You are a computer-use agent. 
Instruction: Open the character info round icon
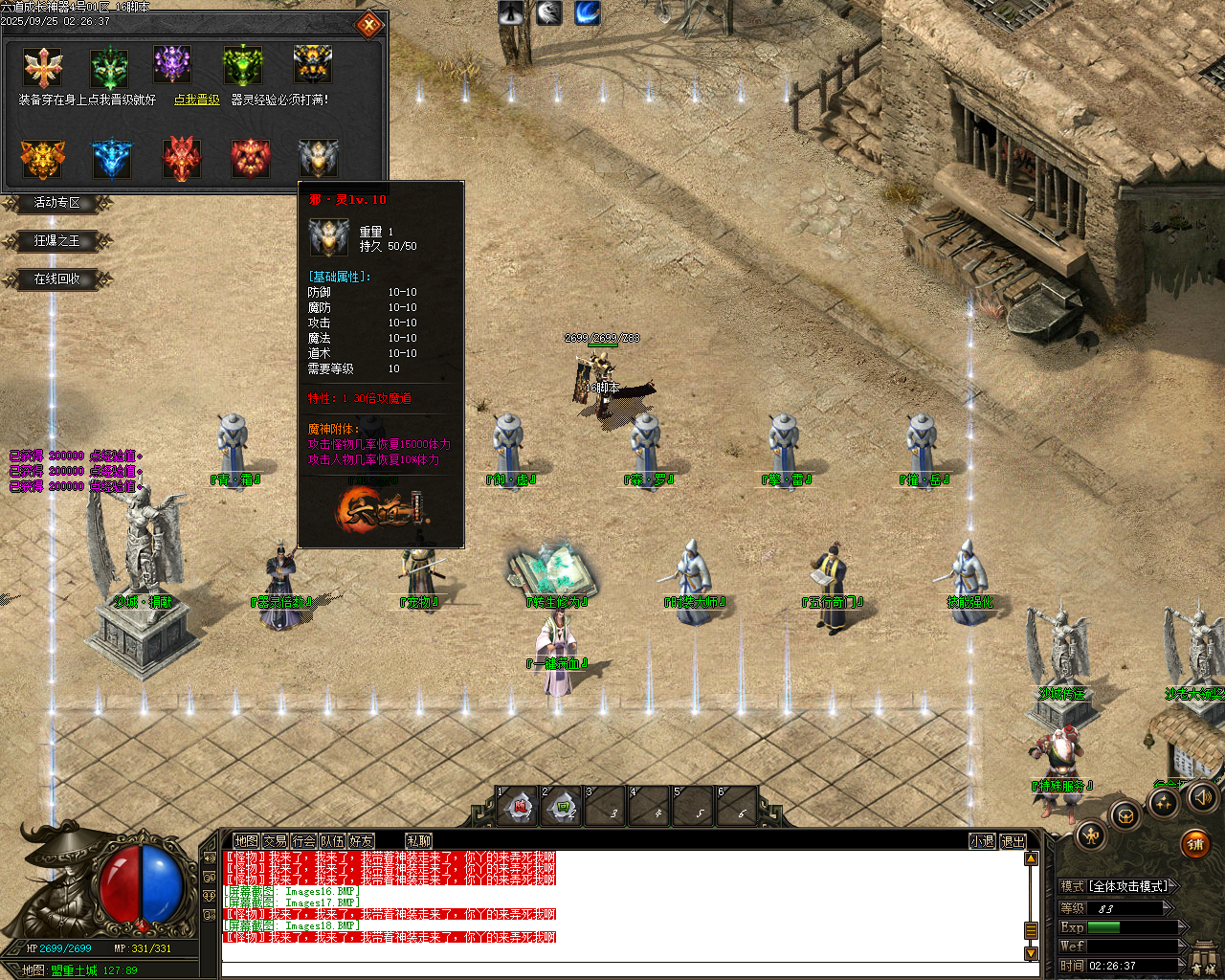1091,836
